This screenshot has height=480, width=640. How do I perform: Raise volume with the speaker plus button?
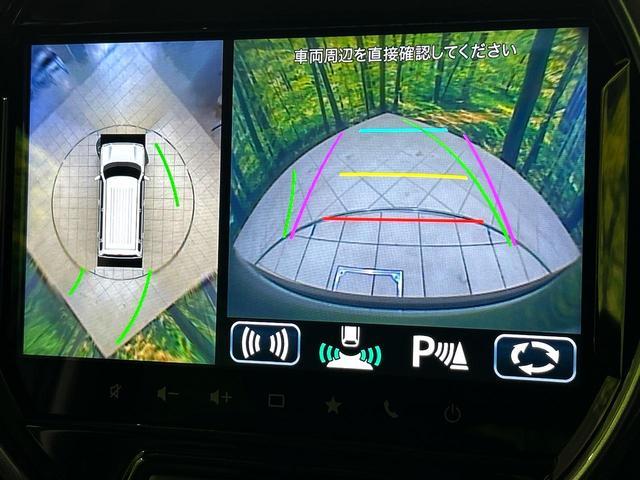(220, 398)
